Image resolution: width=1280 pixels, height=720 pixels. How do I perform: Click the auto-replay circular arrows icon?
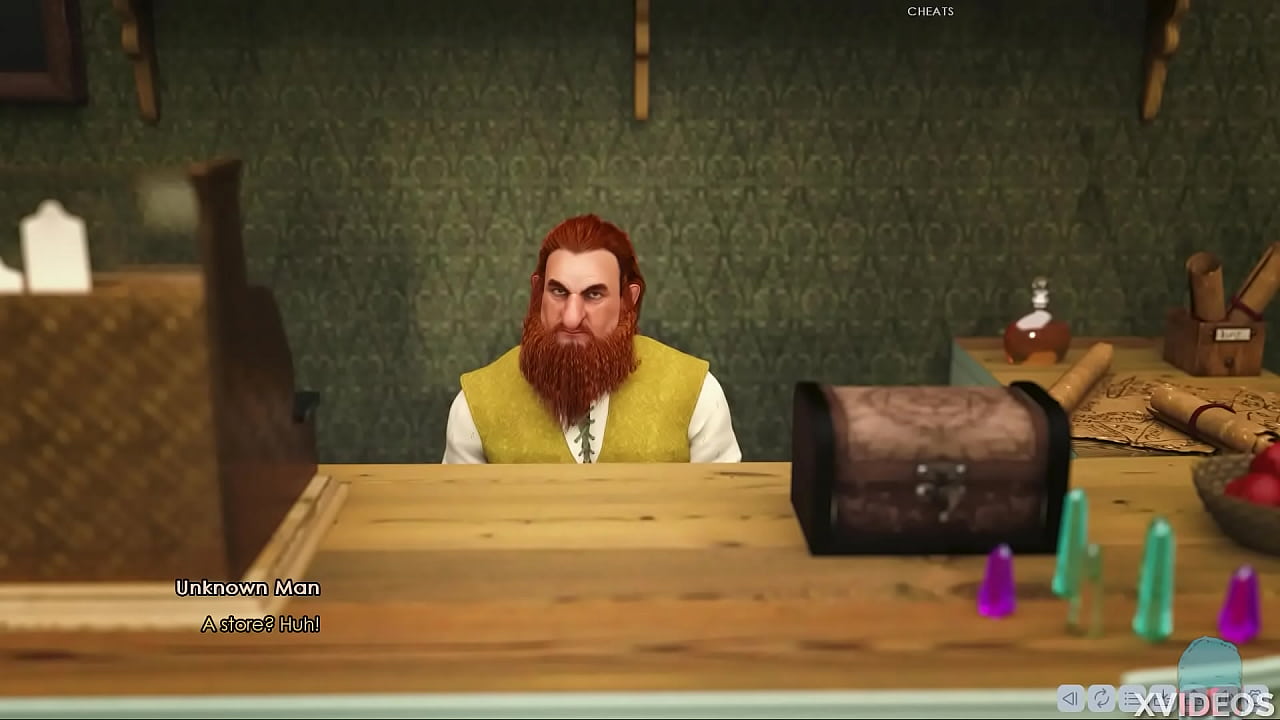[1101, 697]
